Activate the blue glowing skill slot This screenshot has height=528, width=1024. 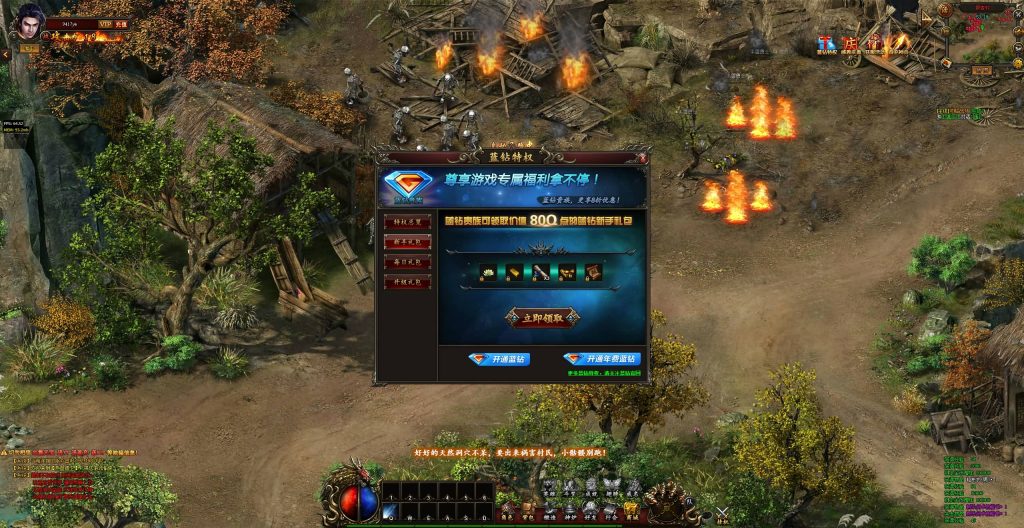pyautogui.click(x=390, y=510)
